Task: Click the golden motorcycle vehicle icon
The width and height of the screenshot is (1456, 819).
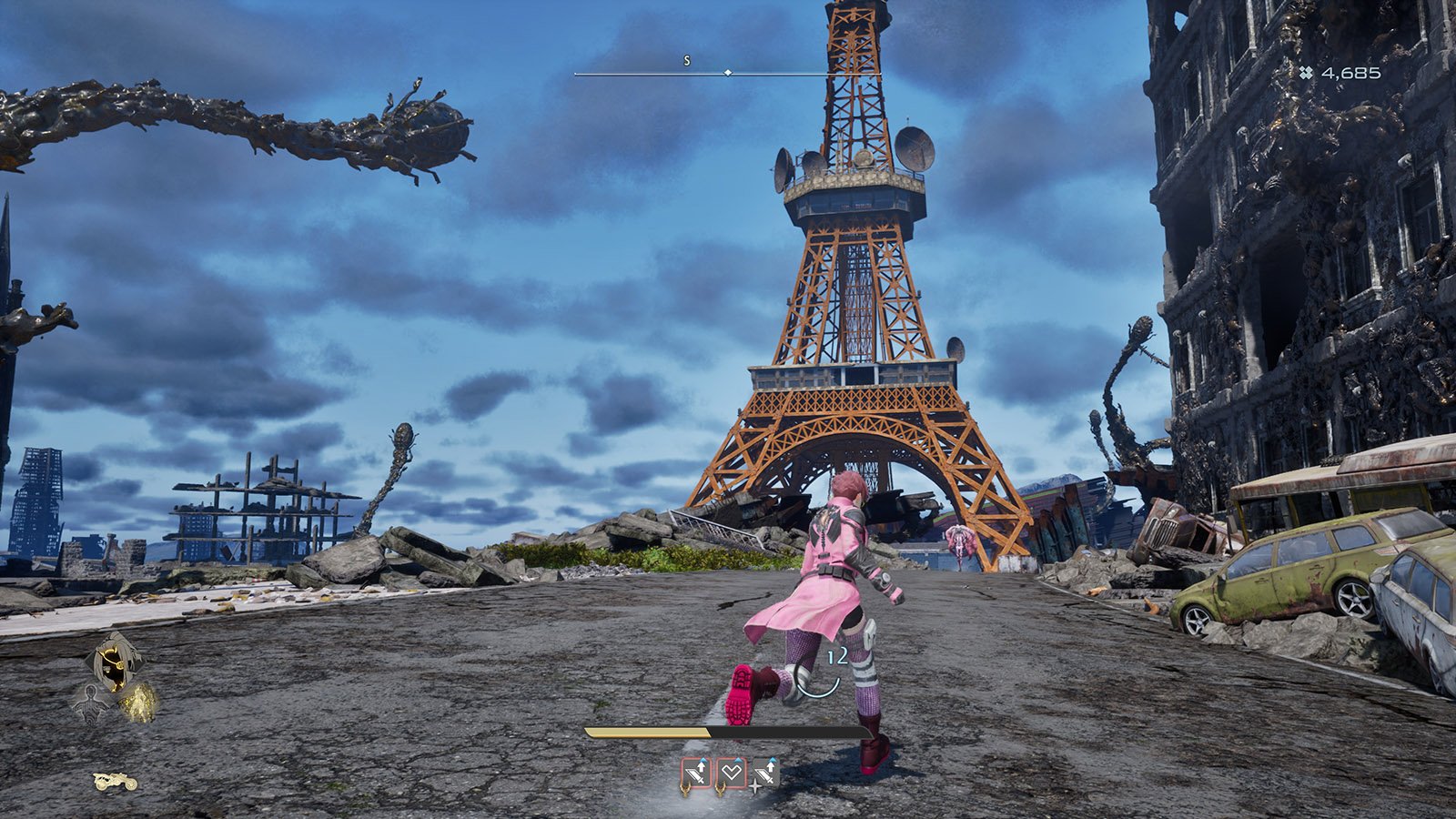Action: (116, 781)
